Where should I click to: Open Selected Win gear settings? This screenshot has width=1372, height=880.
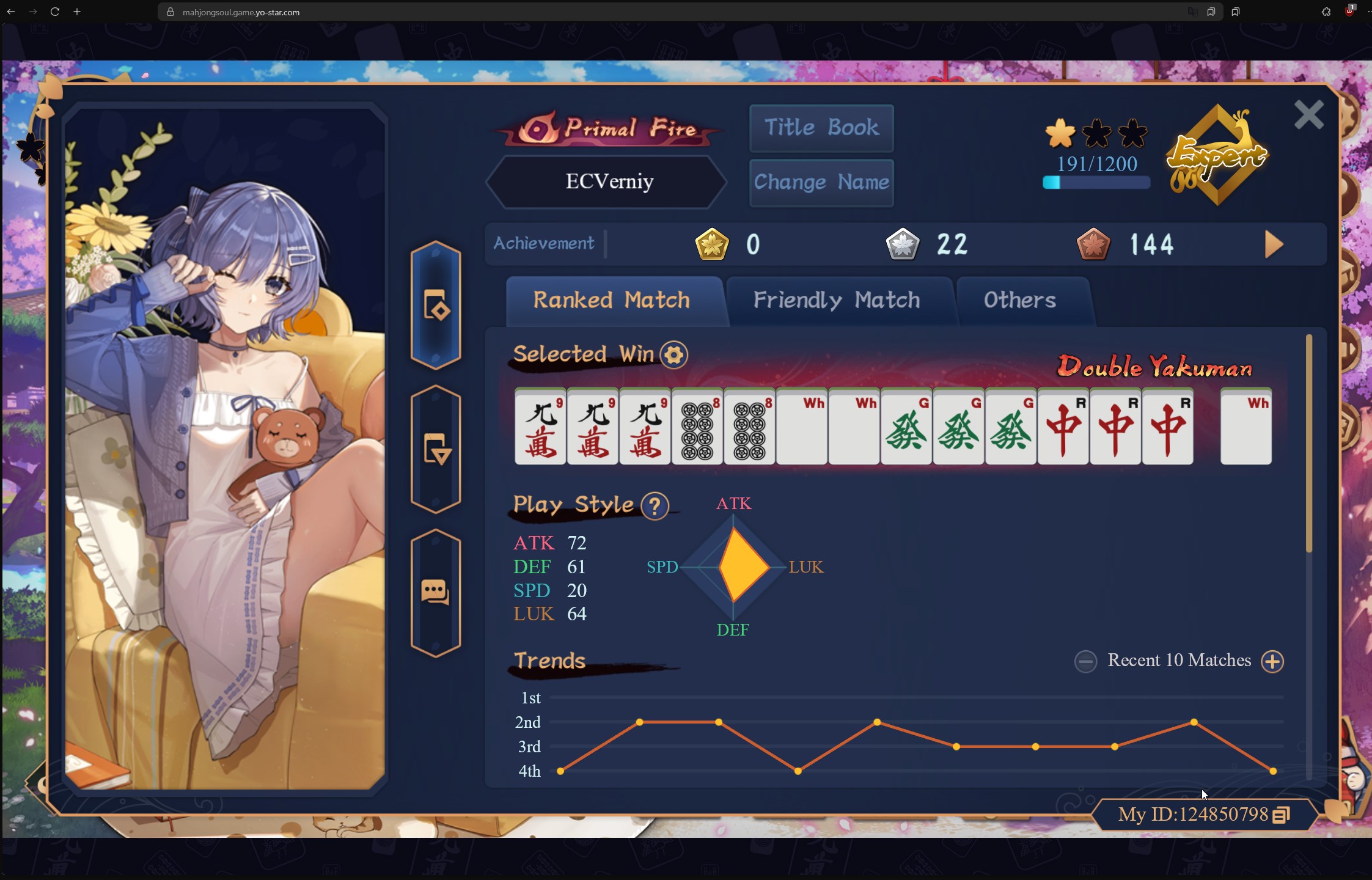point(674,355)
